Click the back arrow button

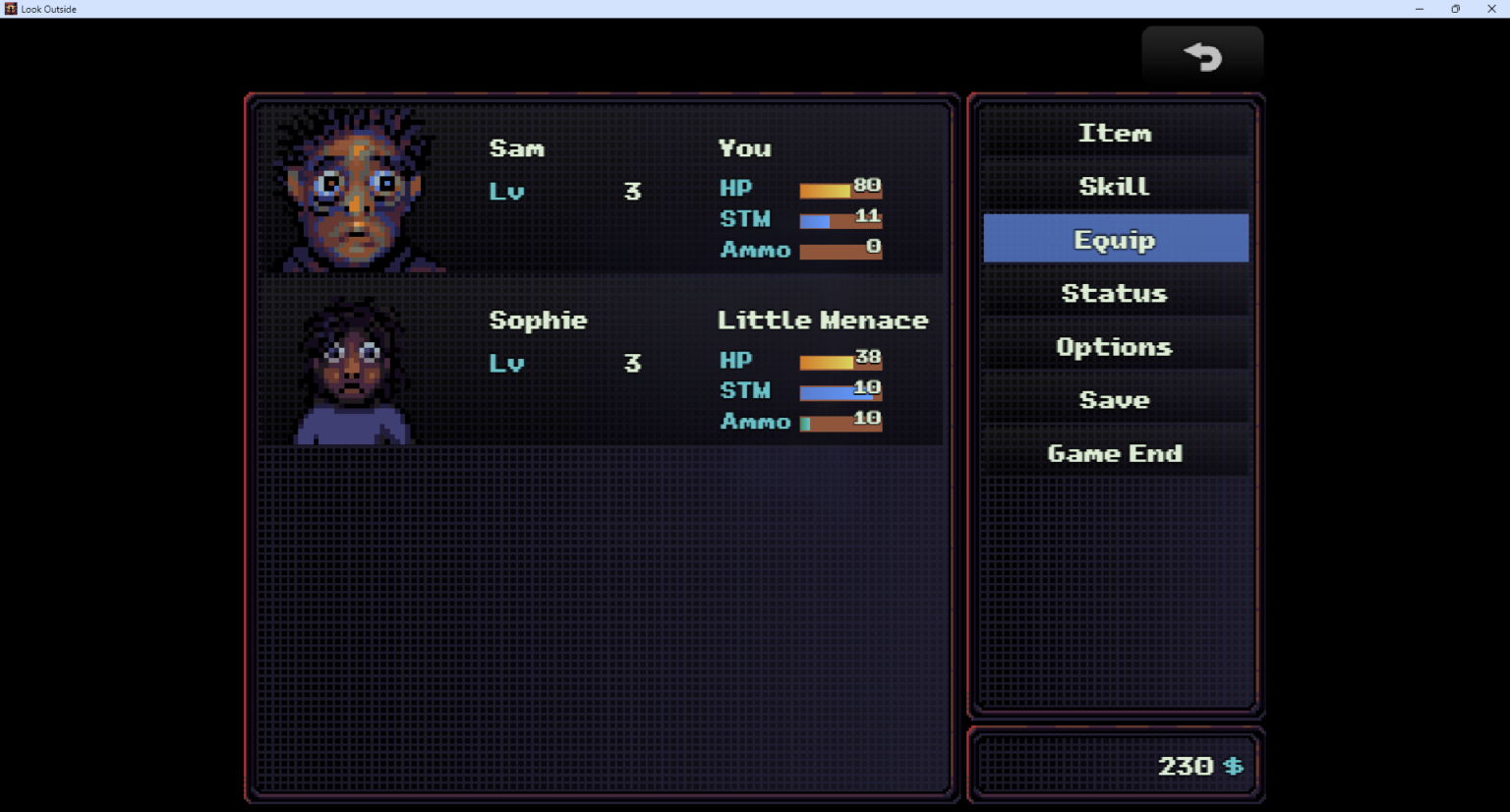(1202, 57)
